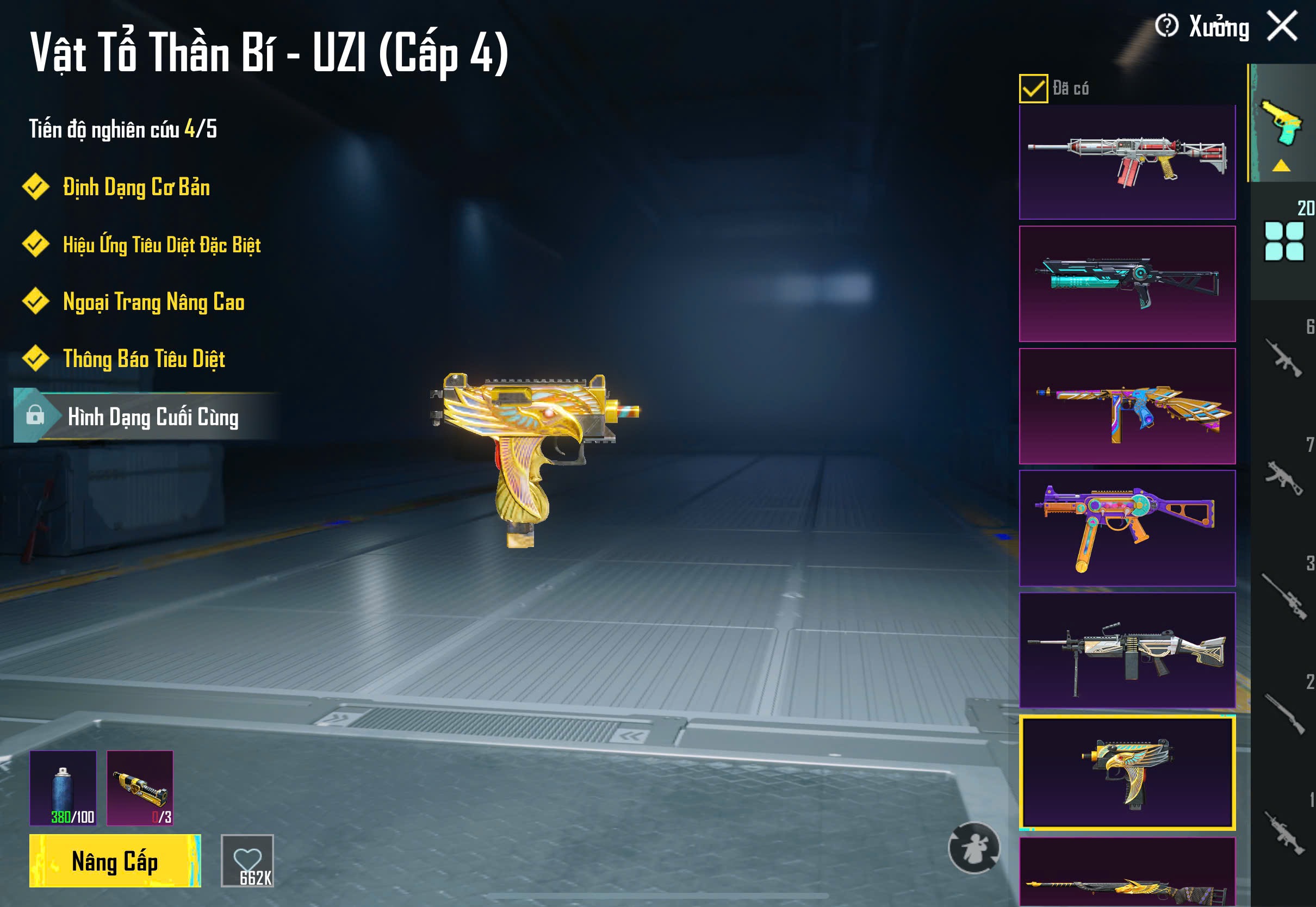Select Hiệu Ứng Tiêu Diệt Đặc Biệt stage
Image resolution: width=1316 pixels, height=907 pixels.
pyautogui.click(x=162, y=245)
